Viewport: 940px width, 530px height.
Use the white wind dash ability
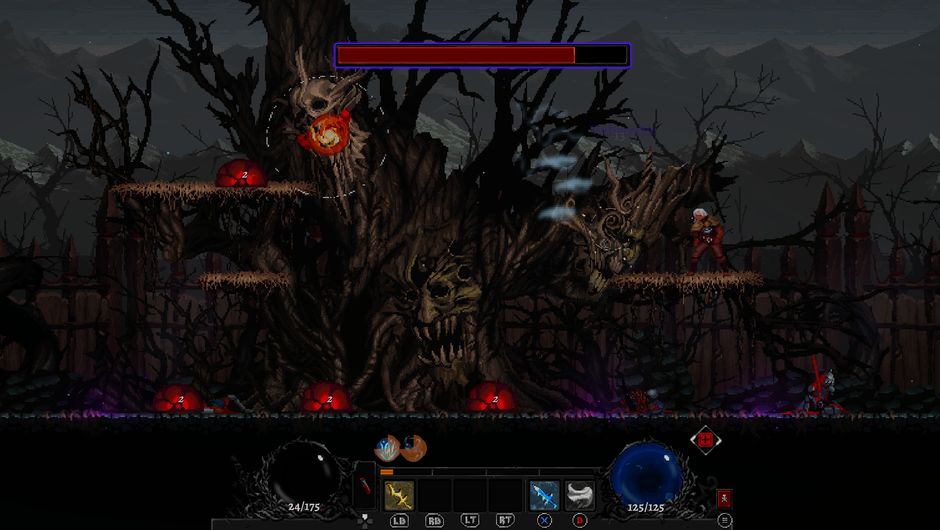coord(580,494)
